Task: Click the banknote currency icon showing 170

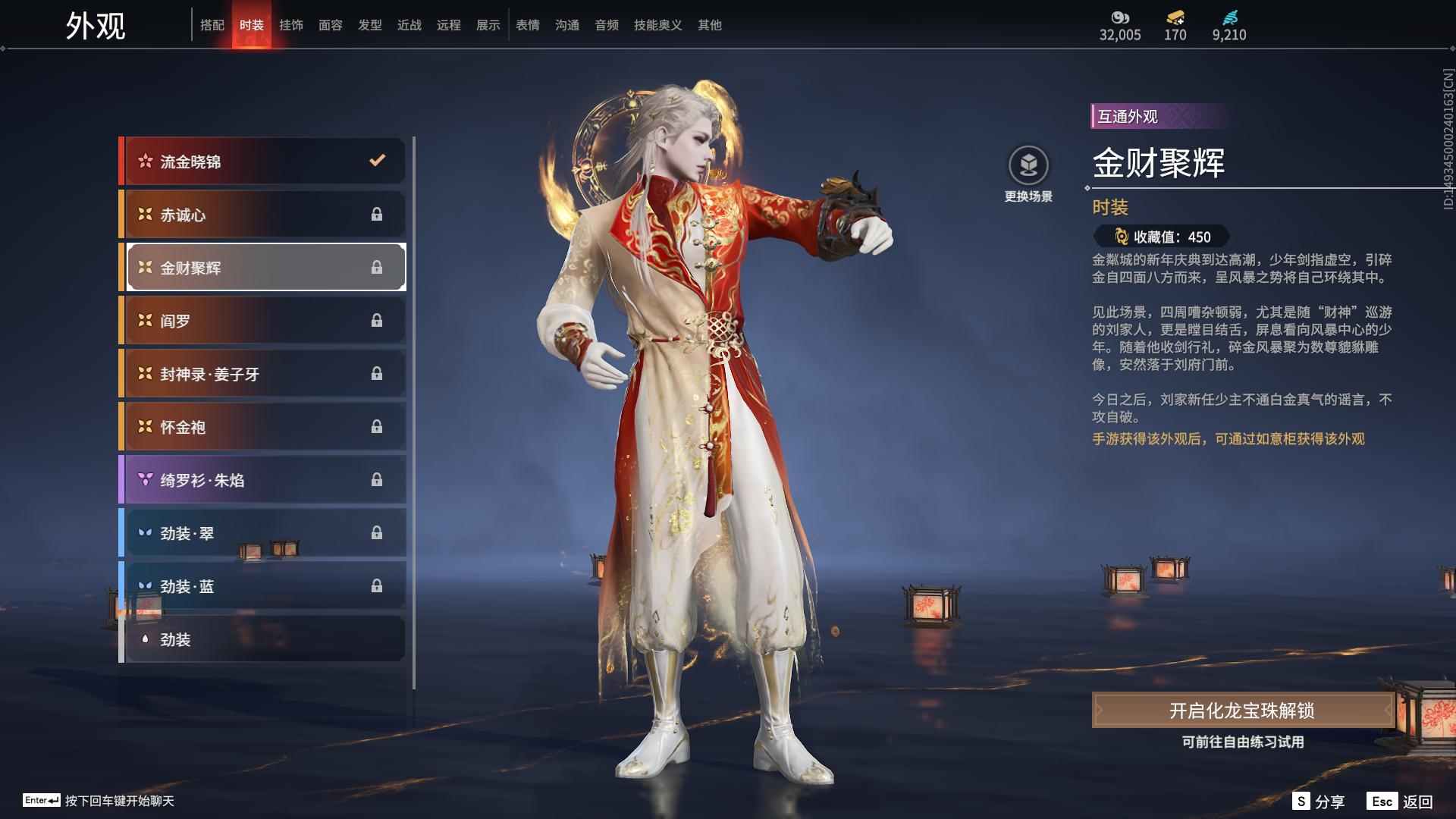Action: click(1173, 17)
